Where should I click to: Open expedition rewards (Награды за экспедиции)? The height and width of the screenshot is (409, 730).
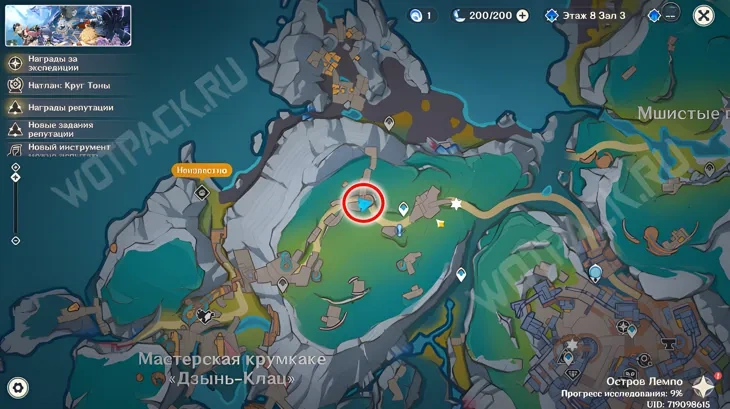point(17,62)
